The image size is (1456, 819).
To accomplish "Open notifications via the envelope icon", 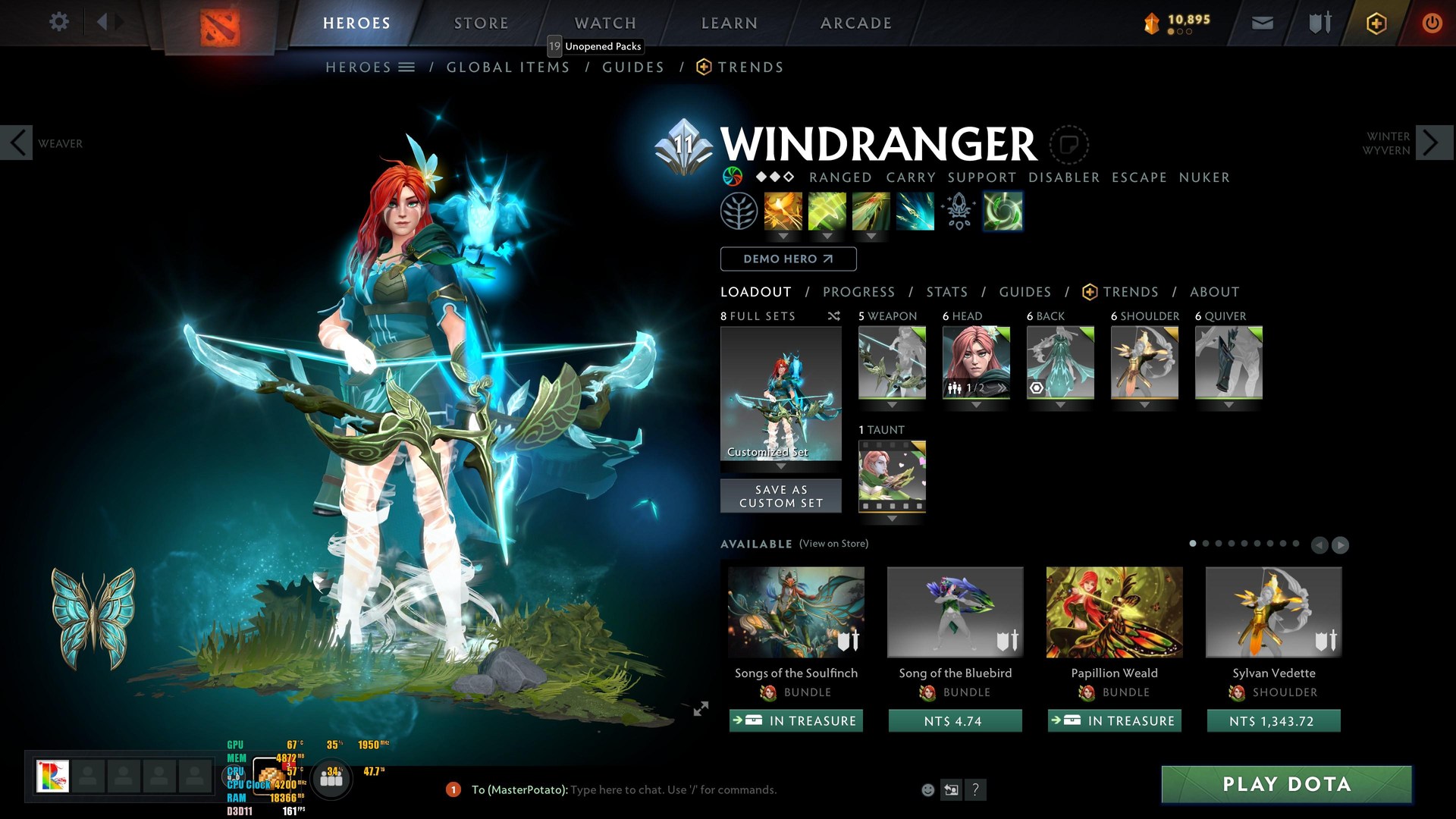I will 1261,23.
